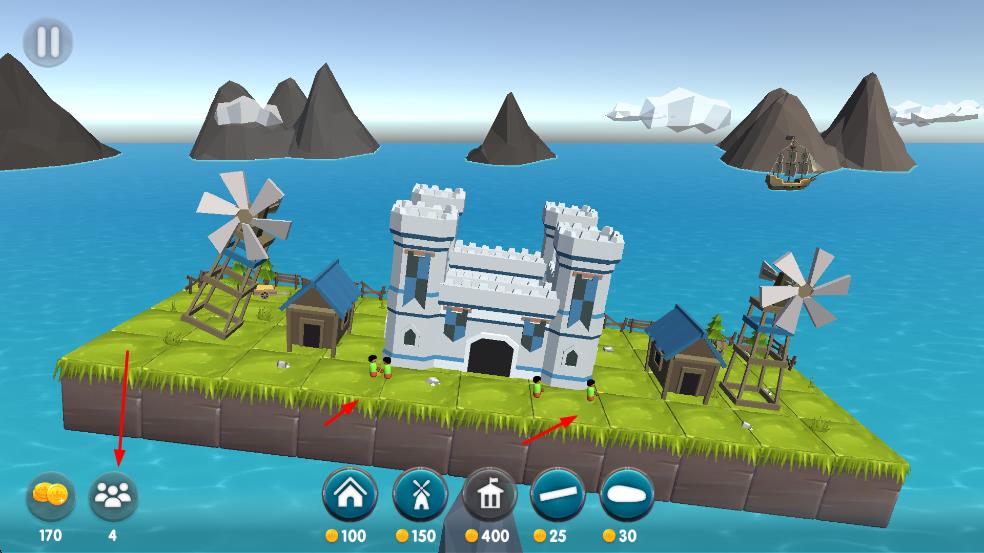Click the gold coins icon

click(x=50, y=495)
